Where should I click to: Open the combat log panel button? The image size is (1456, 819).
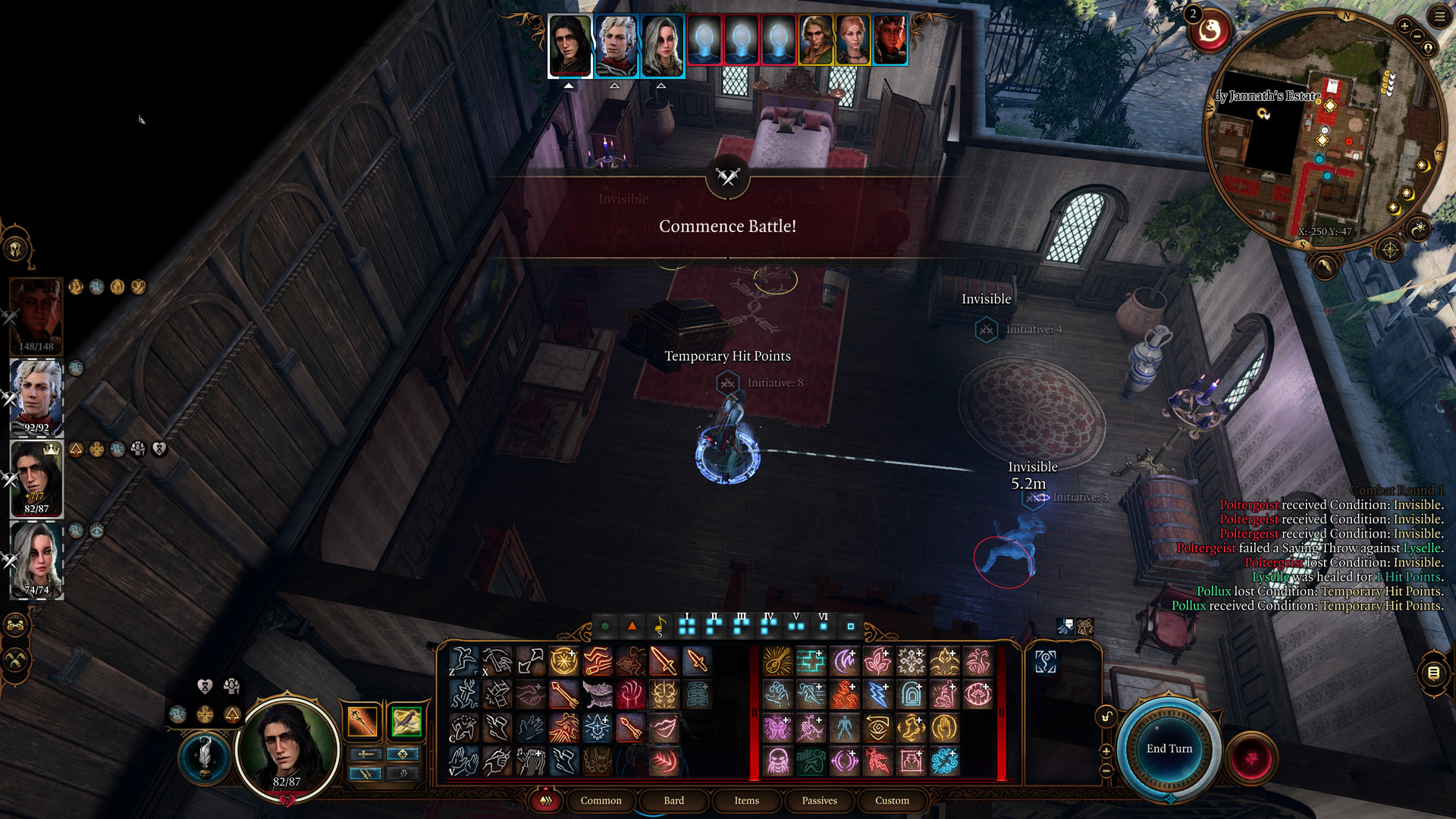[x=1433, y=673]
